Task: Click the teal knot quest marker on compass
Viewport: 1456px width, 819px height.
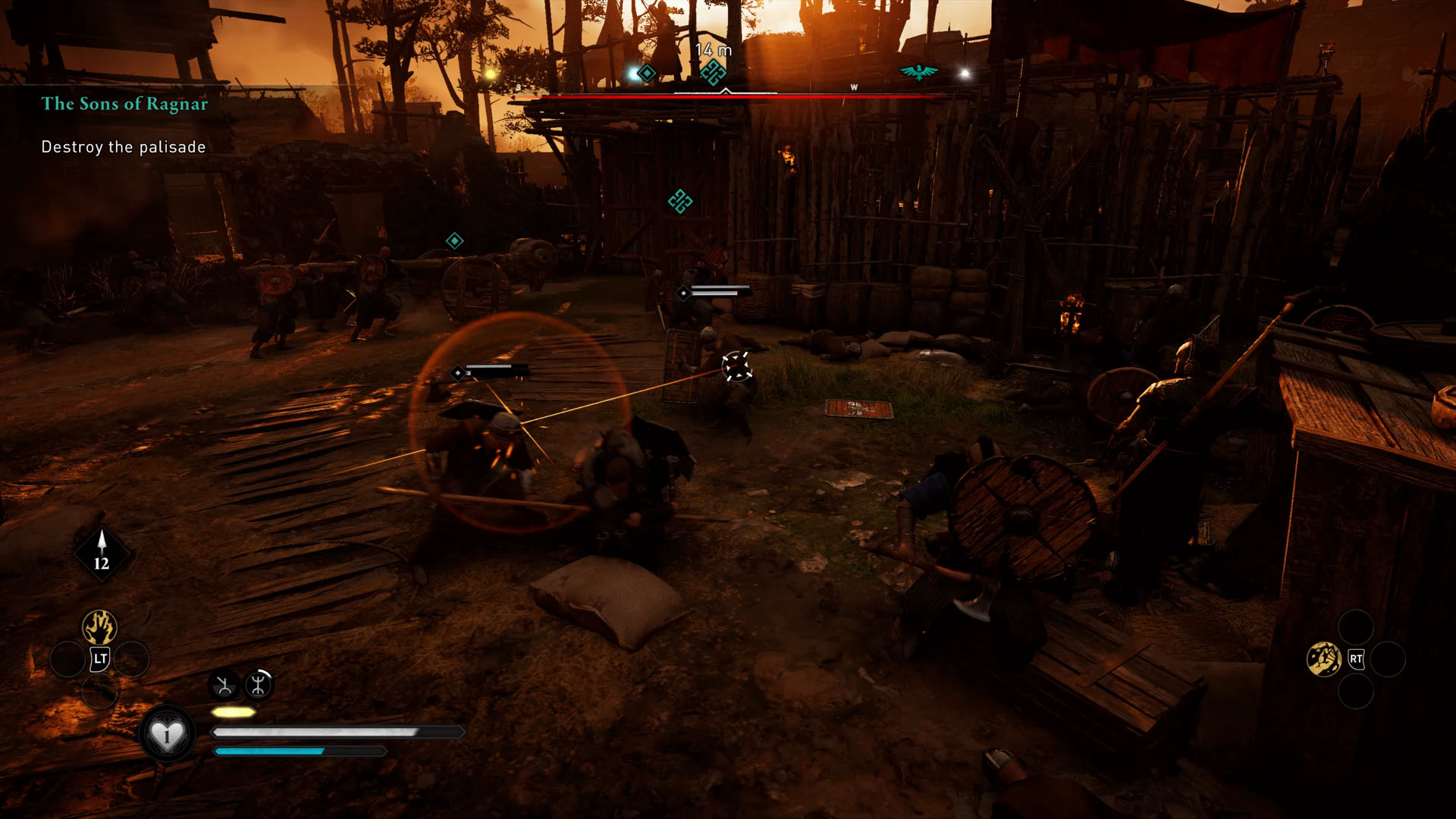Action: point(712,73)
